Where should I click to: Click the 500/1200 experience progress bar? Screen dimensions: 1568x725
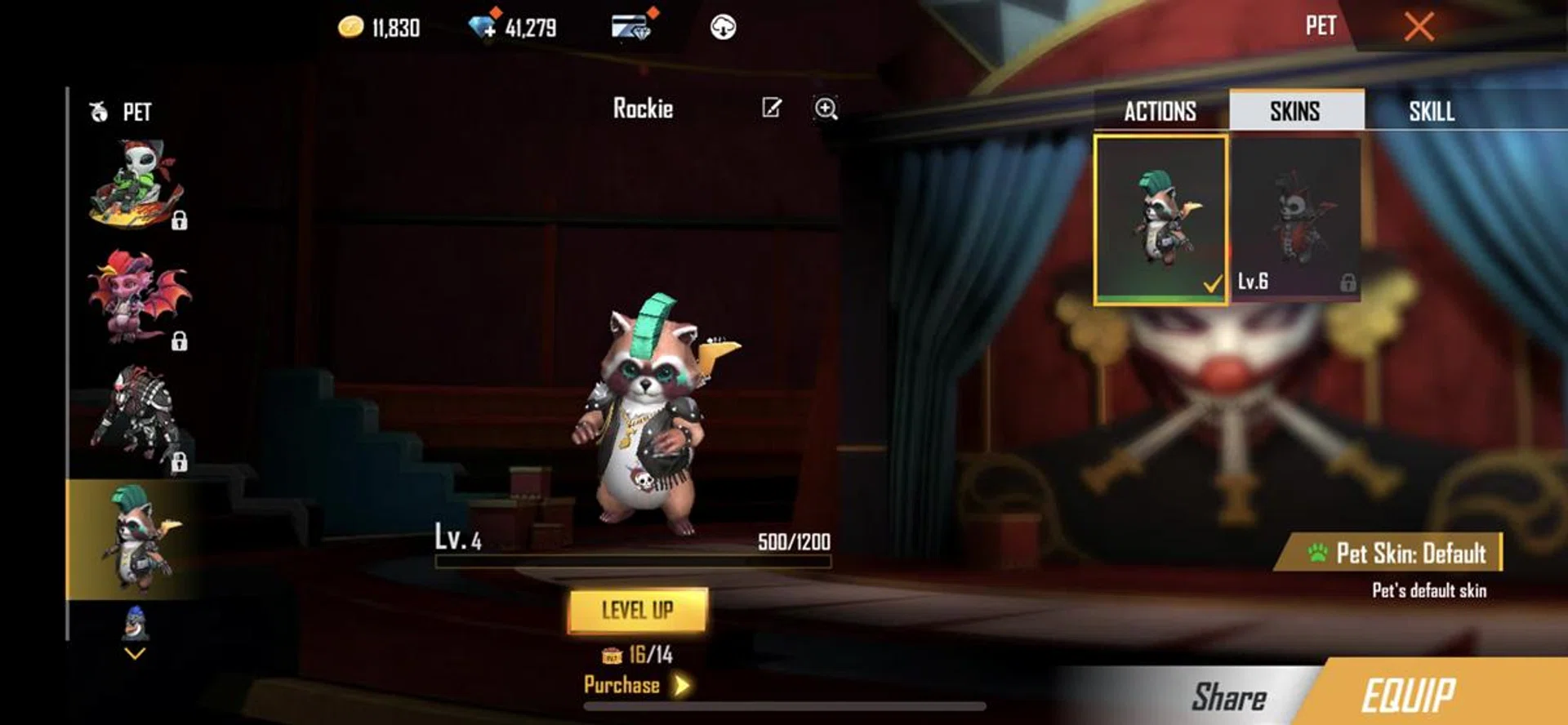click(x=633, y=562)
